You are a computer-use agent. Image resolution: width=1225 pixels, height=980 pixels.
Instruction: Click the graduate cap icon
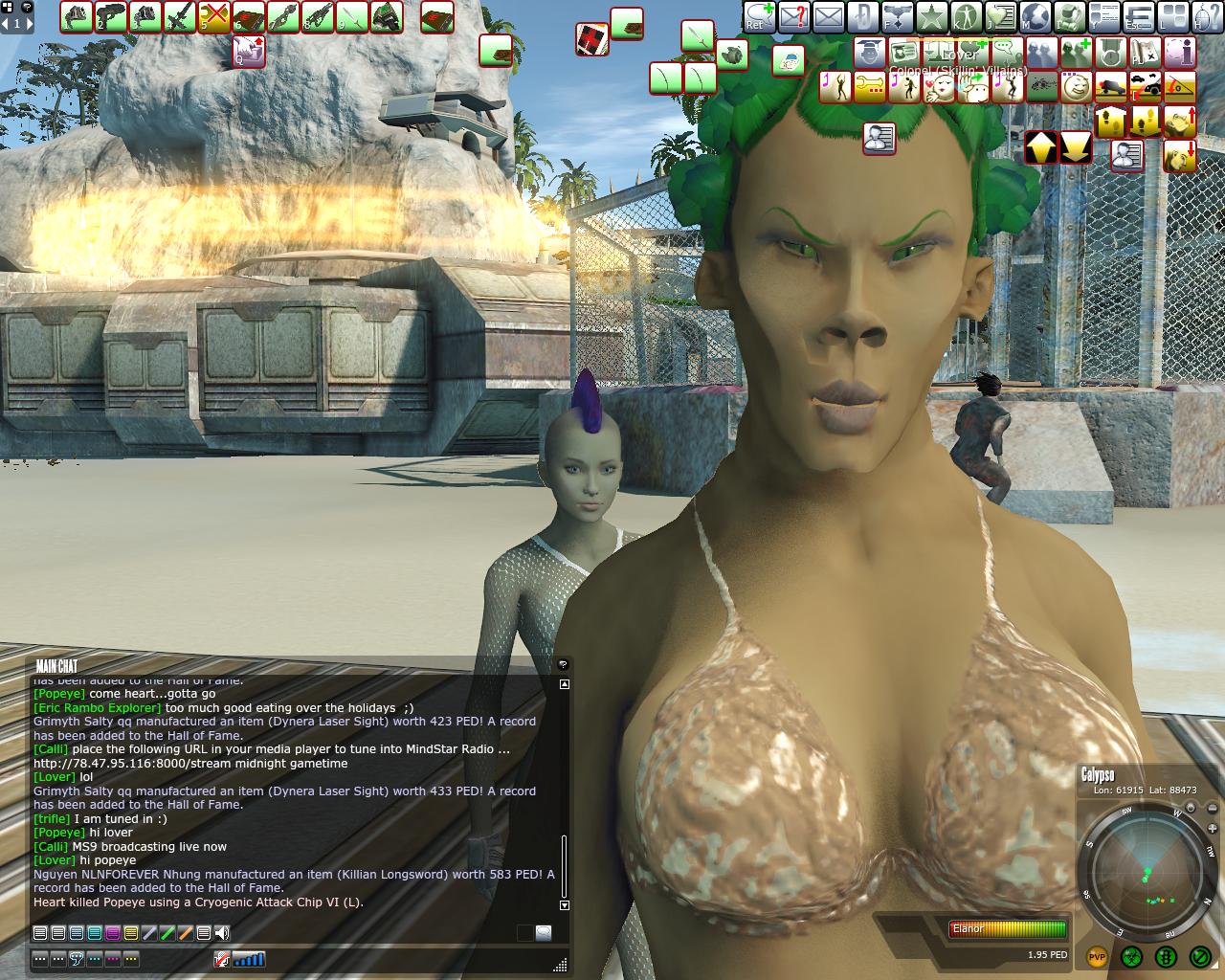[x=869, y=52]
